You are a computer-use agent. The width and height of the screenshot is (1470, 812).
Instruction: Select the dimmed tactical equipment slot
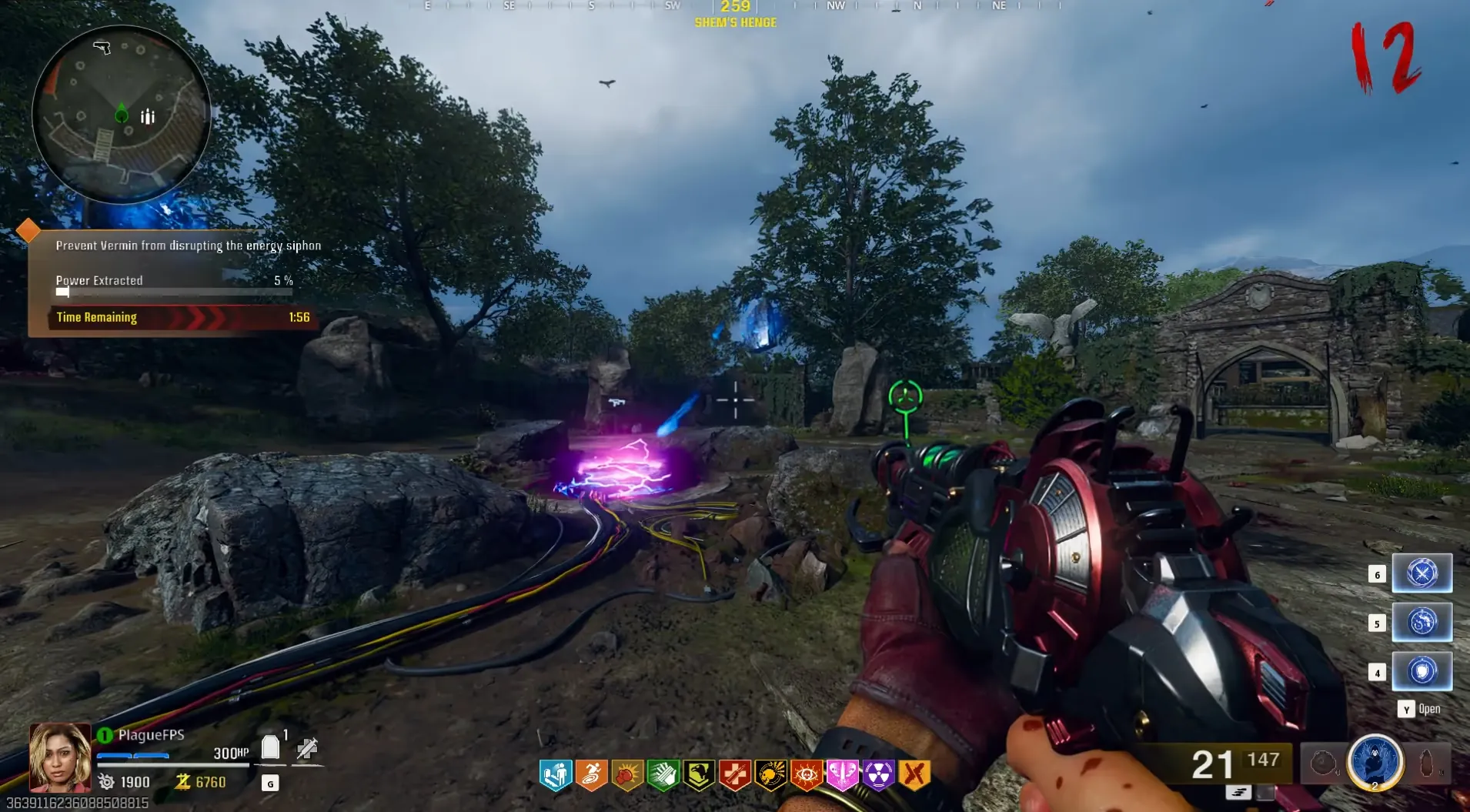[1323, 764]
